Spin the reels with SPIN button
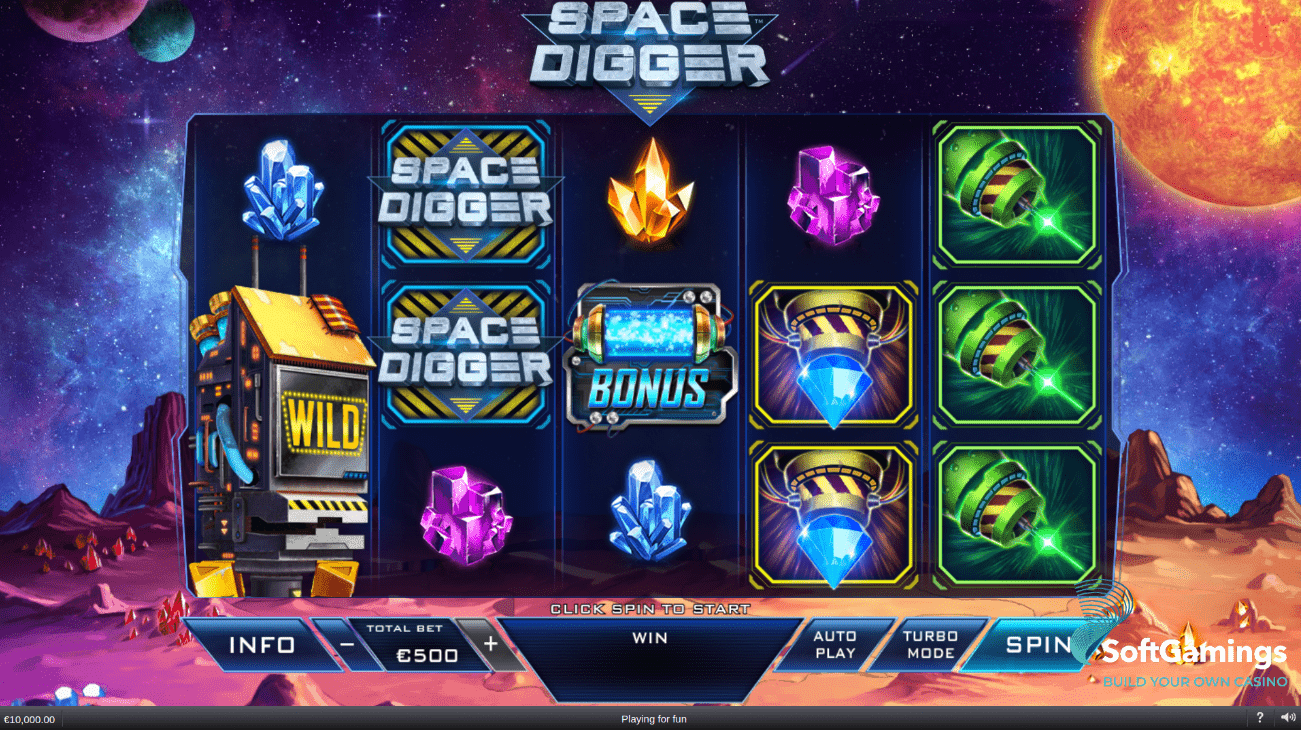This screenshot has width=1301, height=730. [1036, 644]
